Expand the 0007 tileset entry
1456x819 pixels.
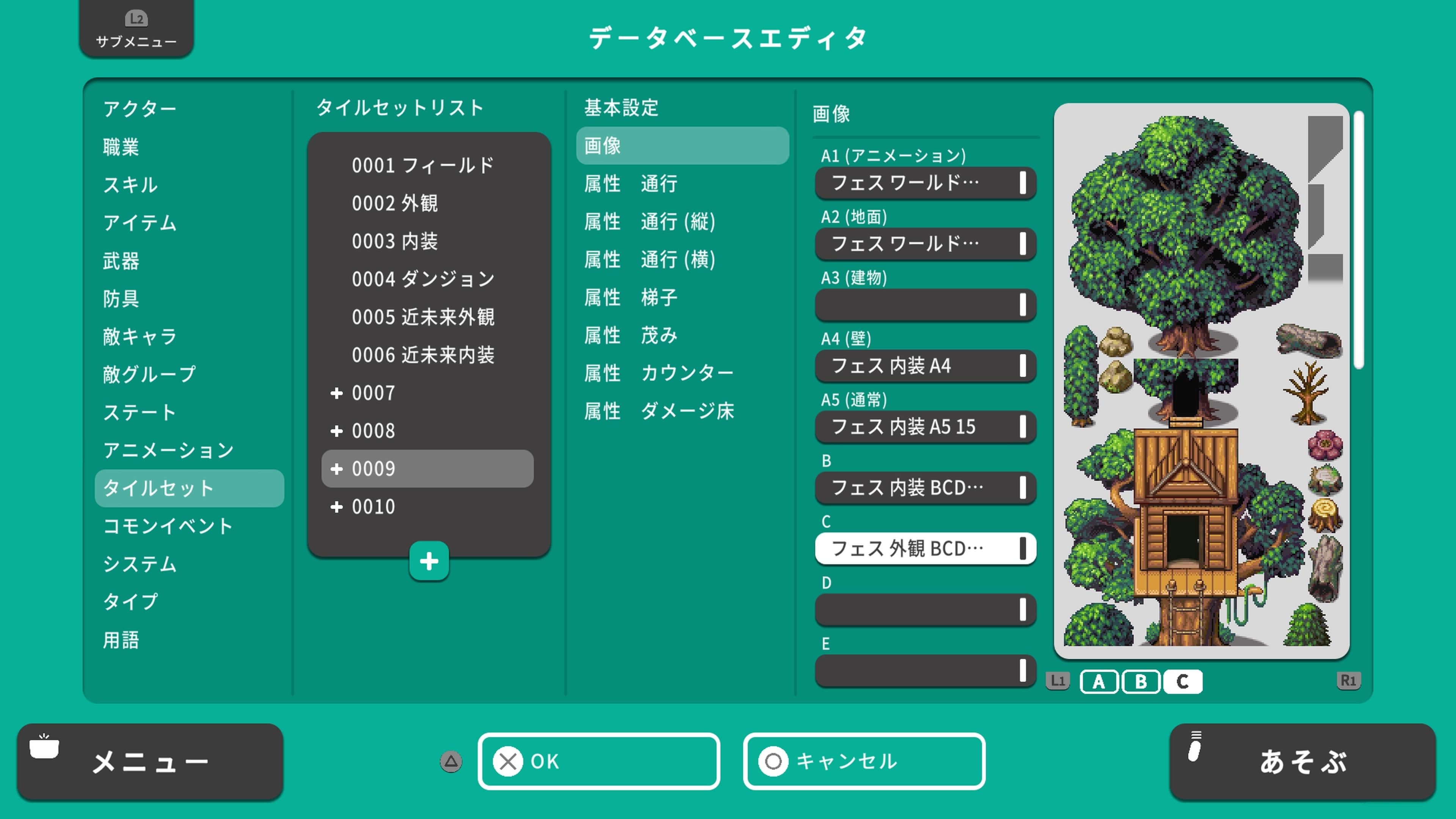pyautogui.click(x=337, y=394)
